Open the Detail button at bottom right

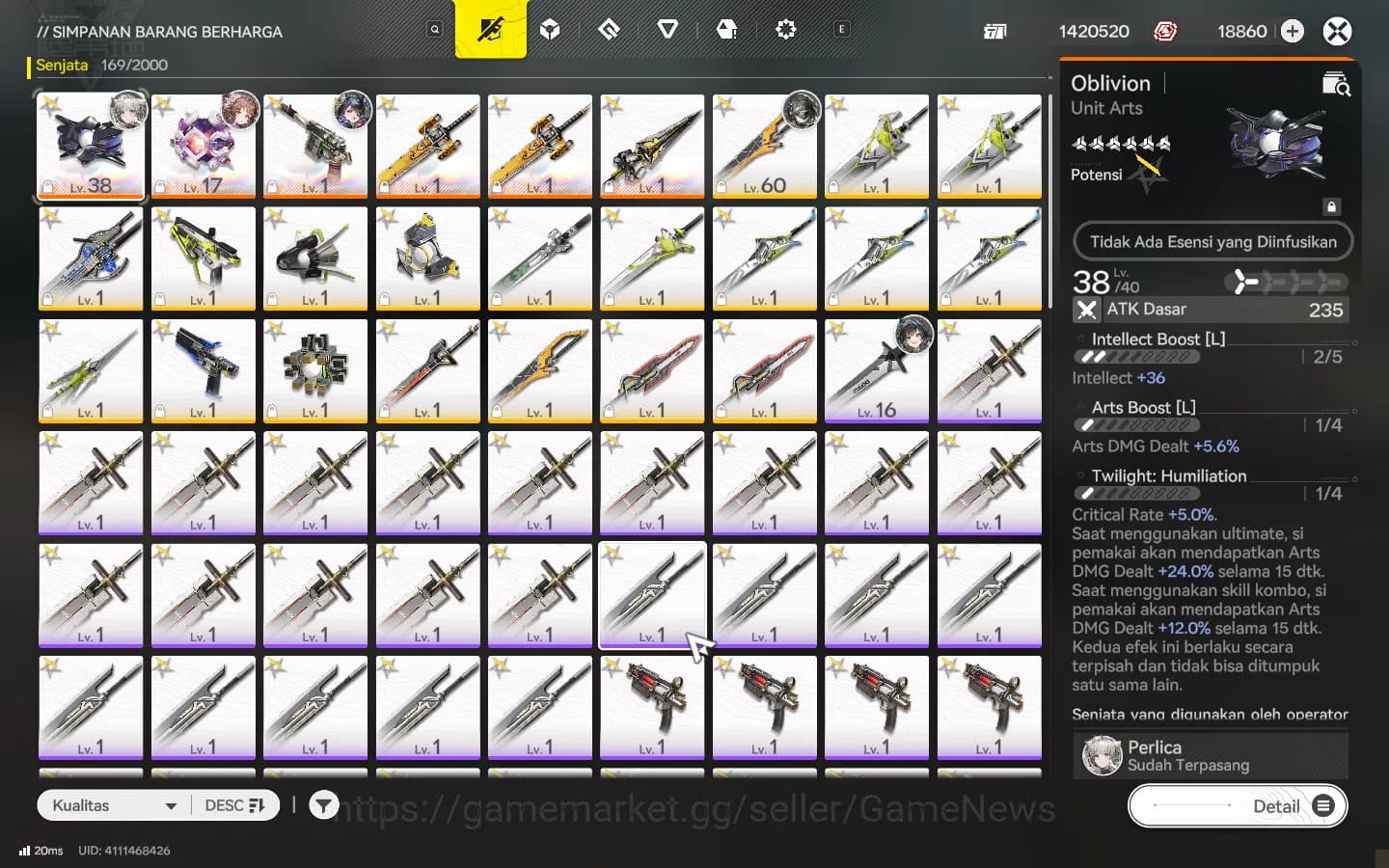point(1277,806)
